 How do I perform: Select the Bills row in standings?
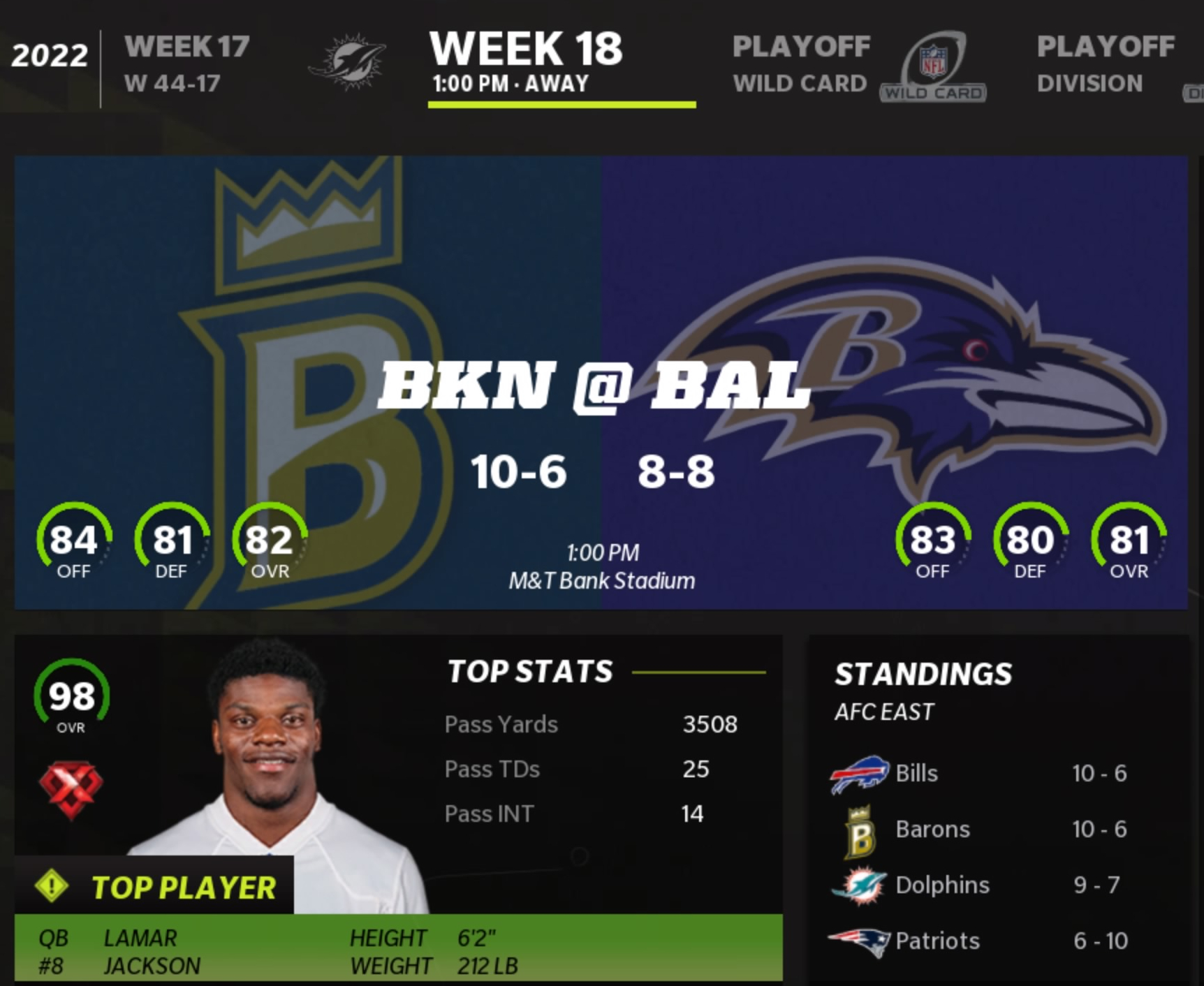(978, 774)
